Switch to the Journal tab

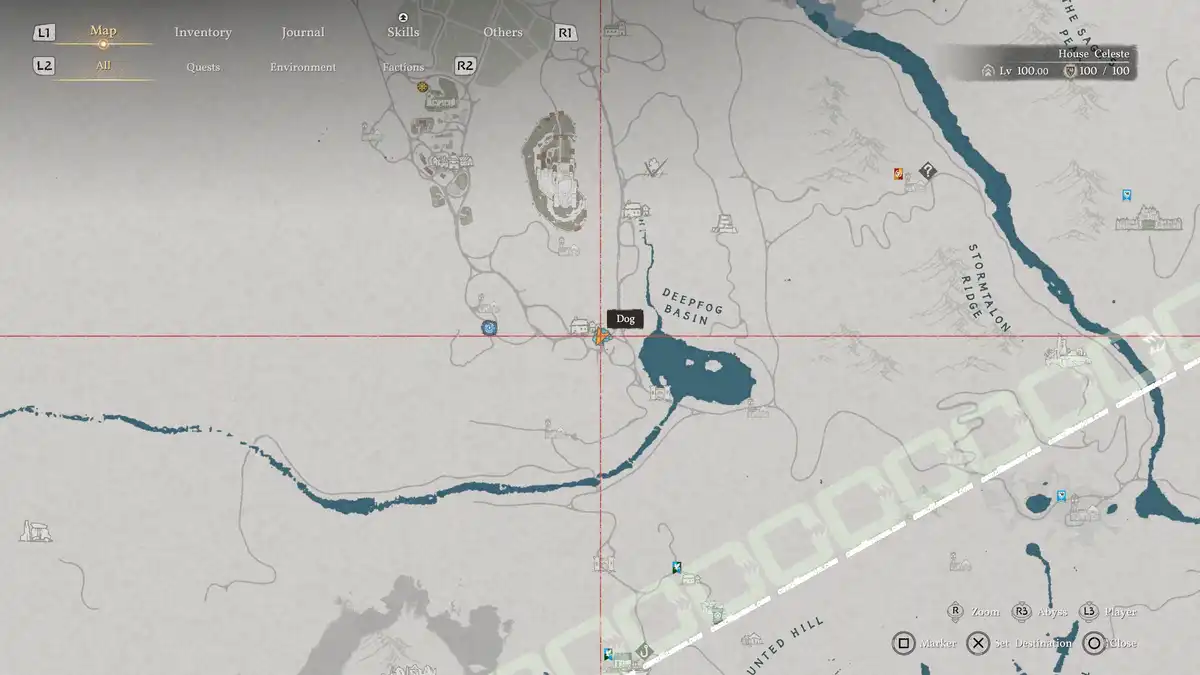click(303, 32)
